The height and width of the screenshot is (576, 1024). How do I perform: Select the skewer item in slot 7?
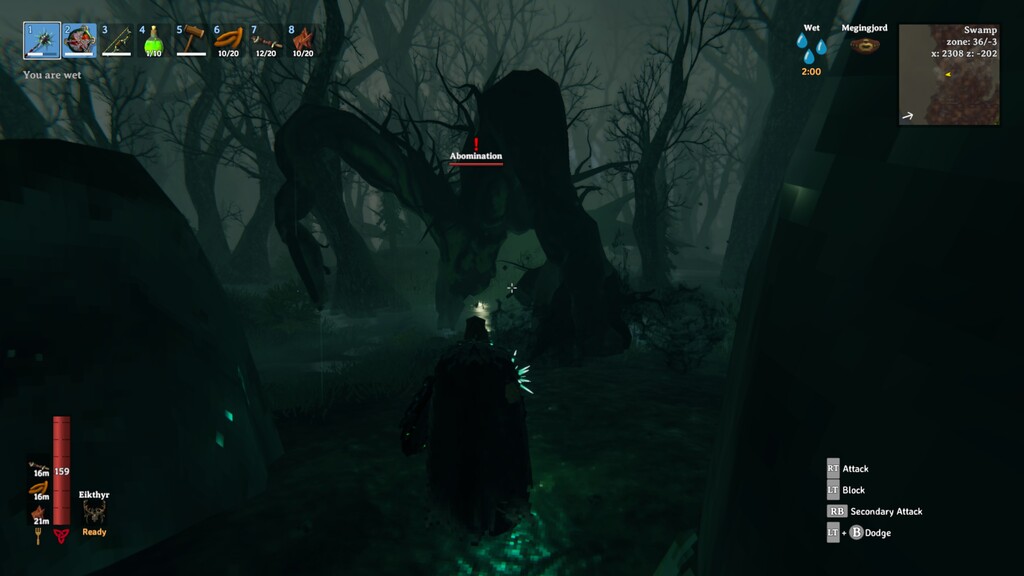266,41
